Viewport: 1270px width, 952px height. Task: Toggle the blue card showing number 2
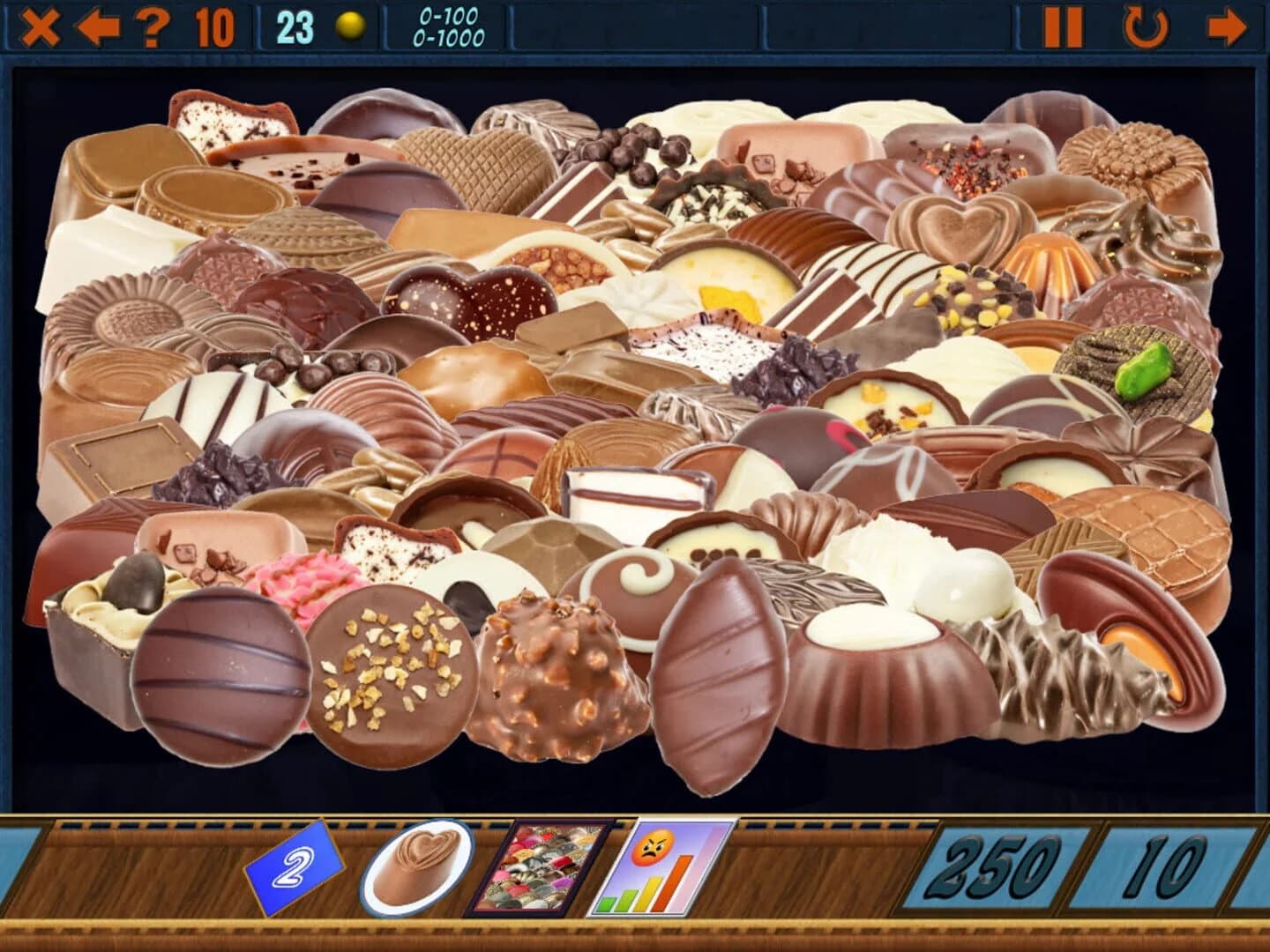click(x=294, y=868)
